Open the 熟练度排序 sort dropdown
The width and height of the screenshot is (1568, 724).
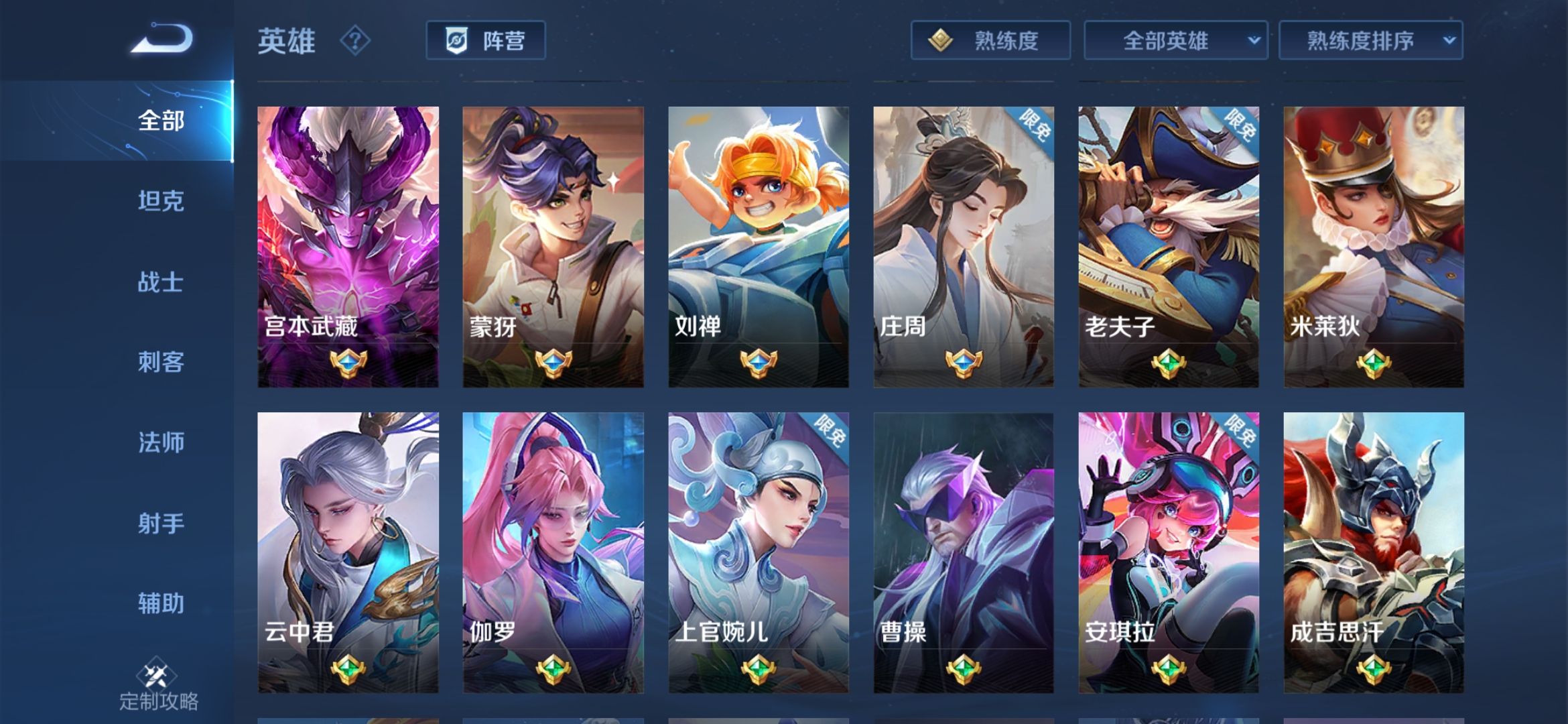pos(1370,41)
